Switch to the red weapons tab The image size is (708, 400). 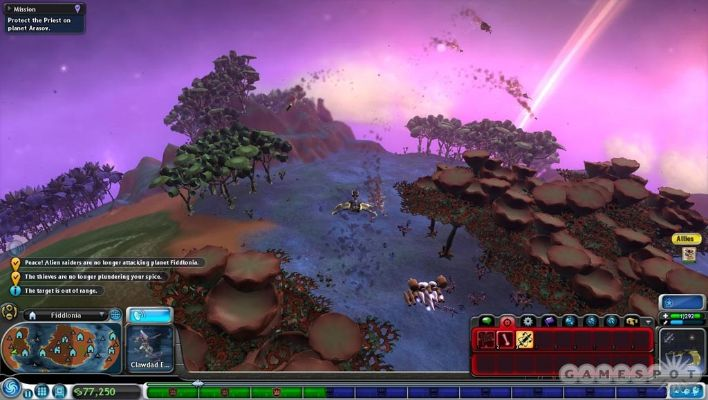pyautogui.click(x=507, y=321)
